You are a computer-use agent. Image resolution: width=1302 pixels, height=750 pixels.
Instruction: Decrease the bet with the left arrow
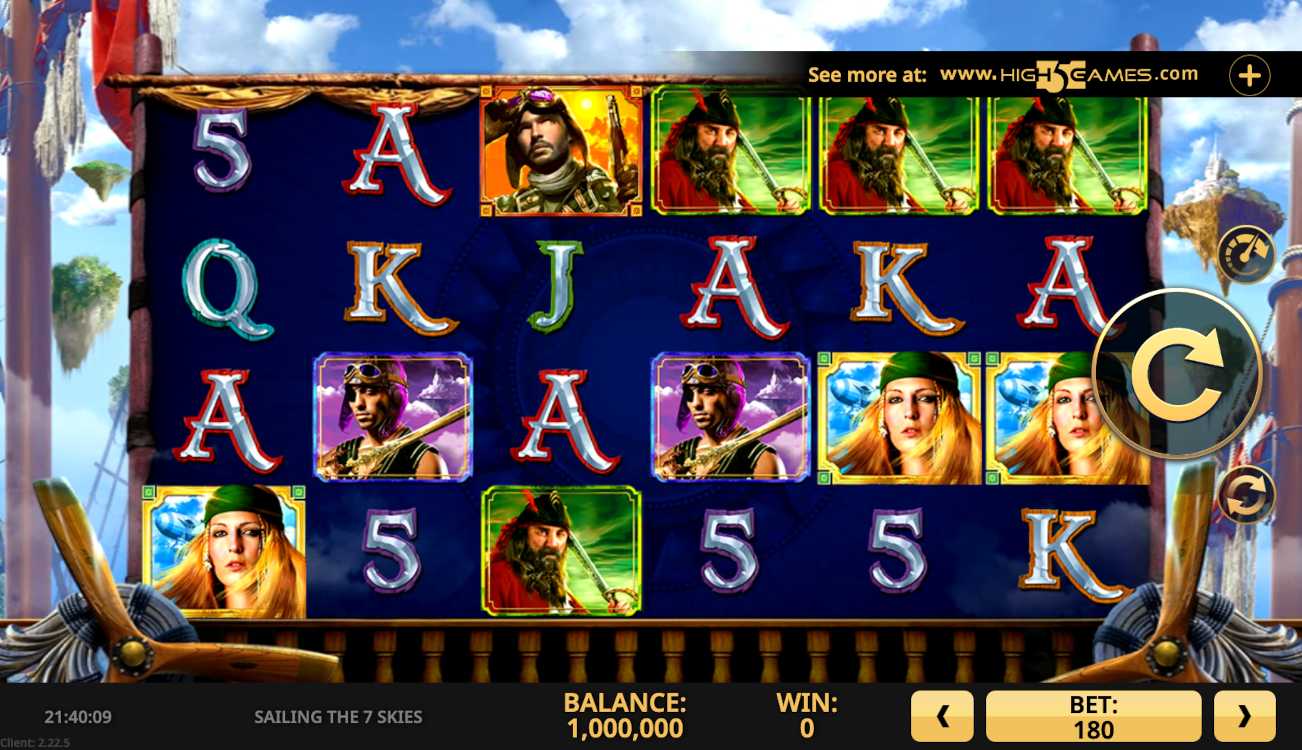941,716
